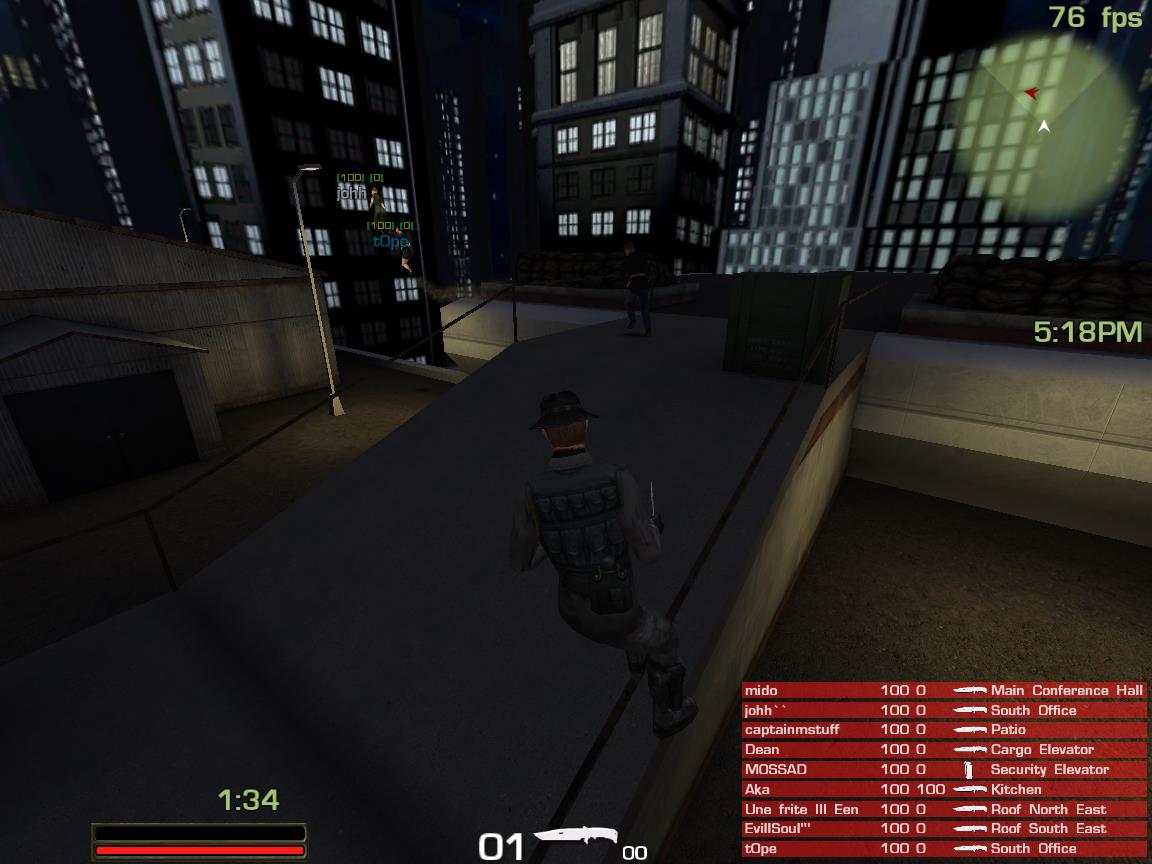Viewport: 1152px width, 864px height.
Task: Select MOSSAD's row in the team list
Action: [943, 769]
